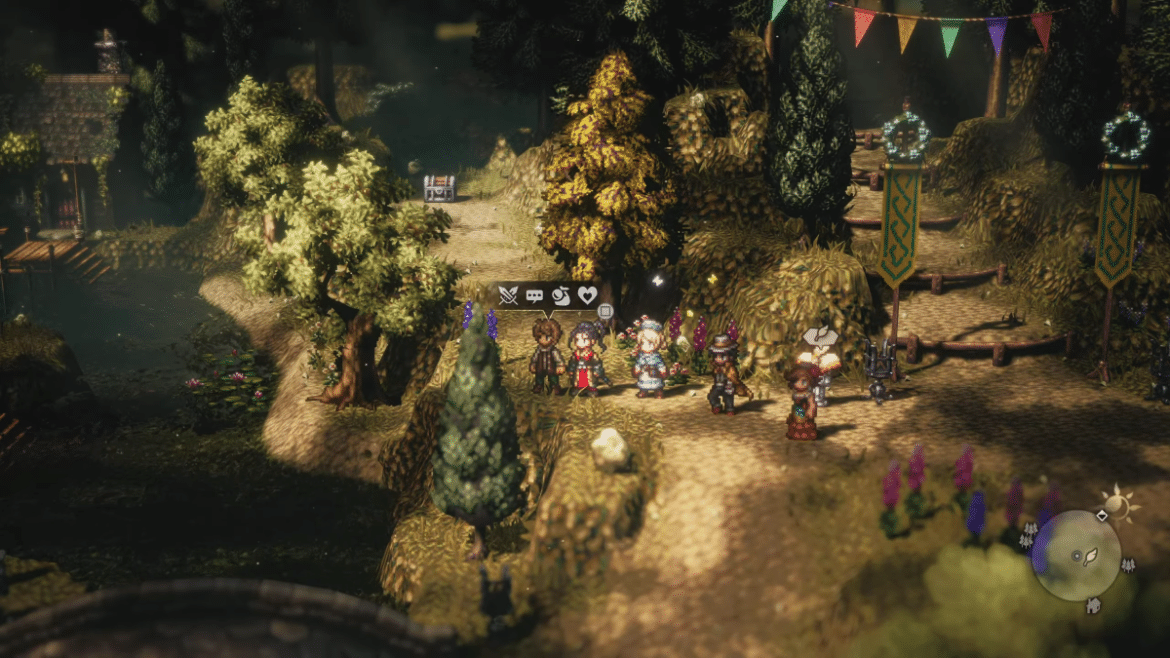The height and width of the screenshot is (658, 1170).
Task: Select the crossed swords Challenge action
Action: coord(509,295)
